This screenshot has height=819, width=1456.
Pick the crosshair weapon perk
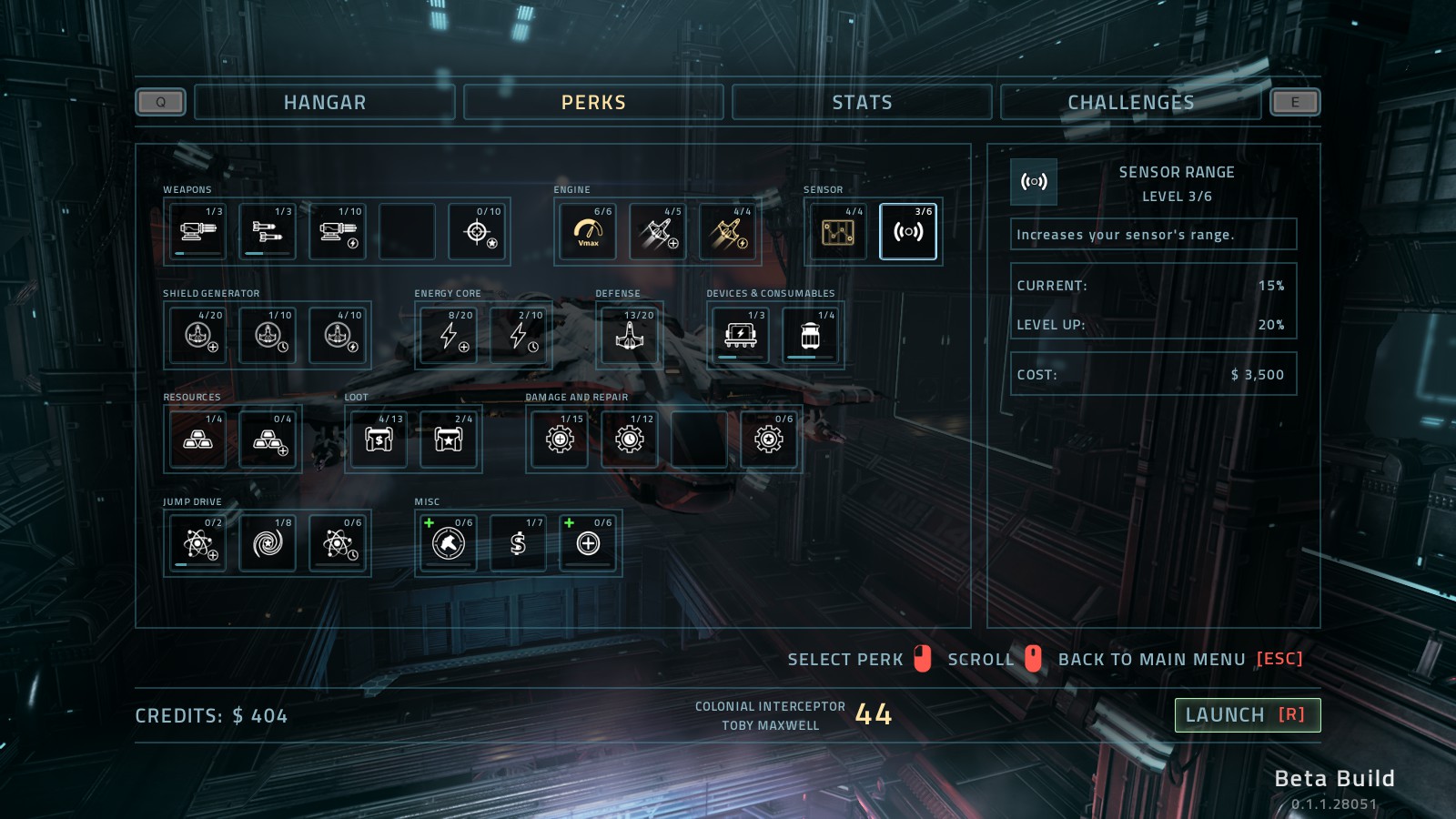pos(477,232)
